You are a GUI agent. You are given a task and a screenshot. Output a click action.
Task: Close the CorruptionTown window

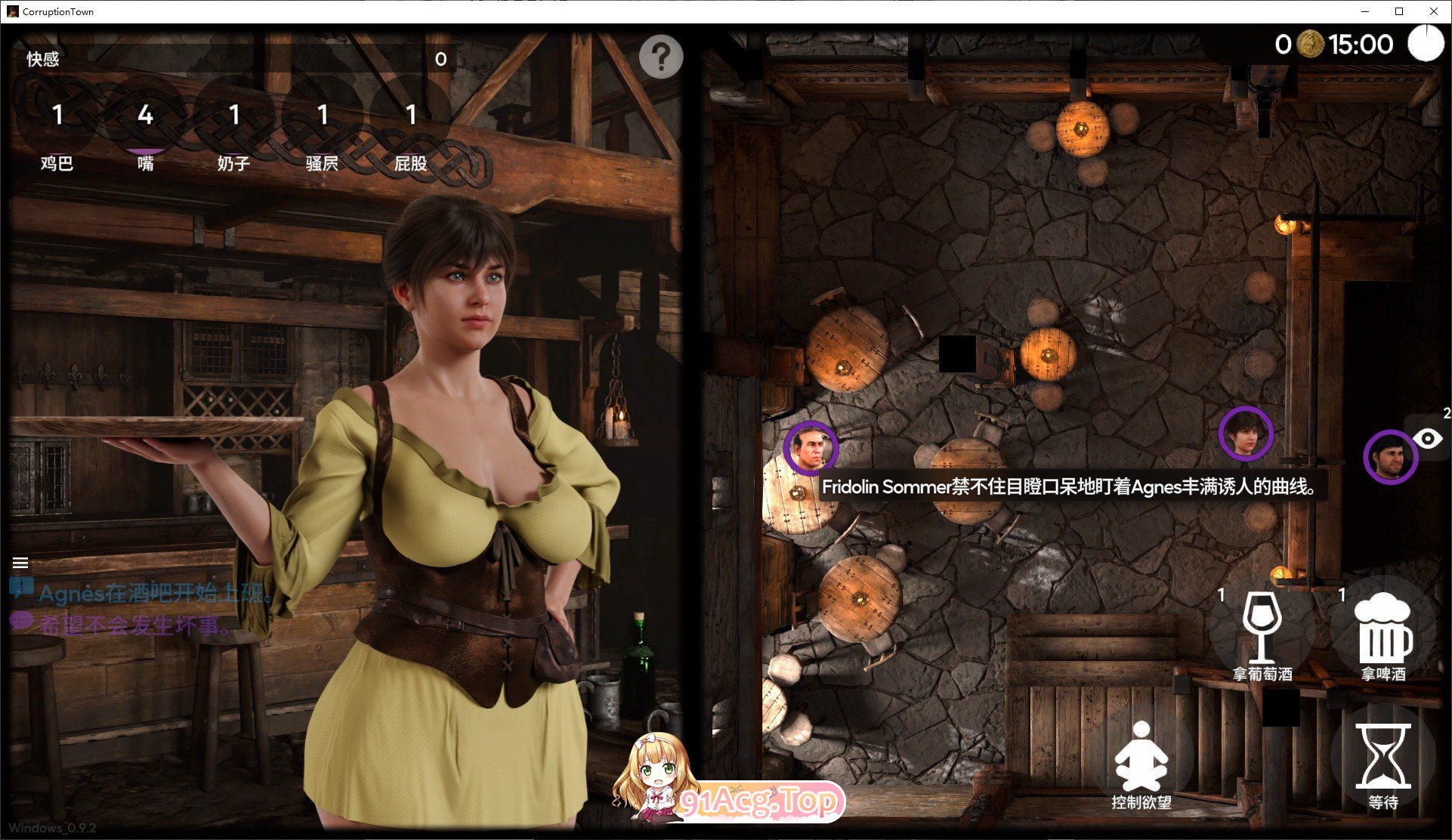coord(1433,11)
